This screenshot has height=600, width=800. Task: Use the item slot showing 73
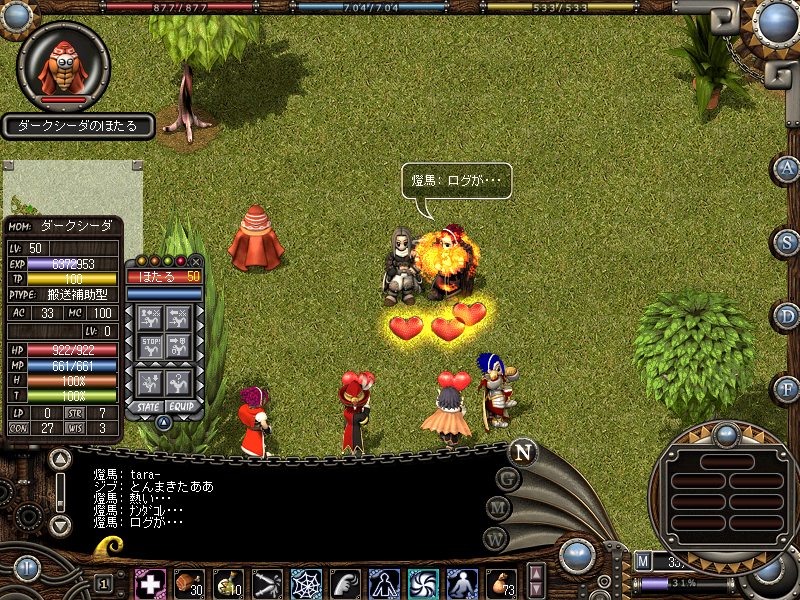point(501,583)
